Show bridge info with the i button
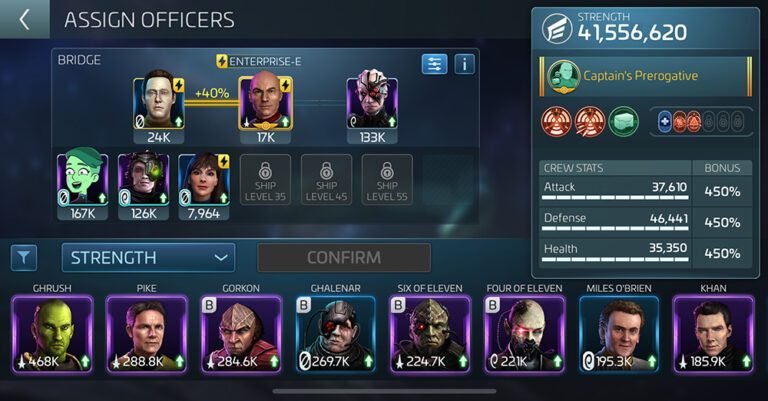The image size is (768, 401). (464, 64)
